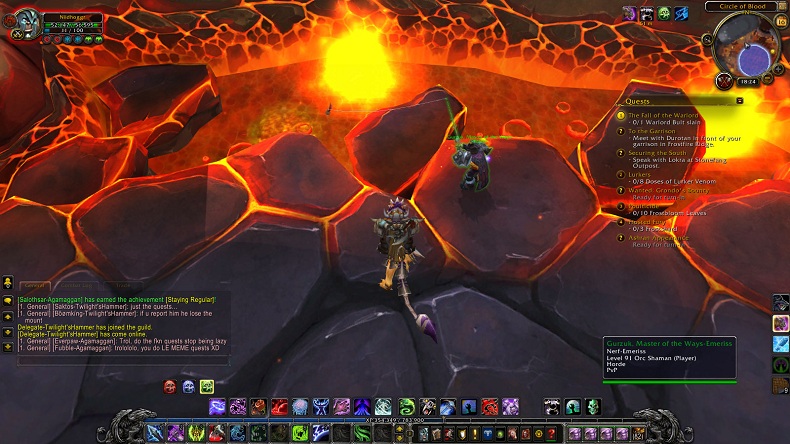The height and width of the screenshot is (444, 790).
Task: Click the red skull icon above the action bar
Action: (x=170, y=386)
